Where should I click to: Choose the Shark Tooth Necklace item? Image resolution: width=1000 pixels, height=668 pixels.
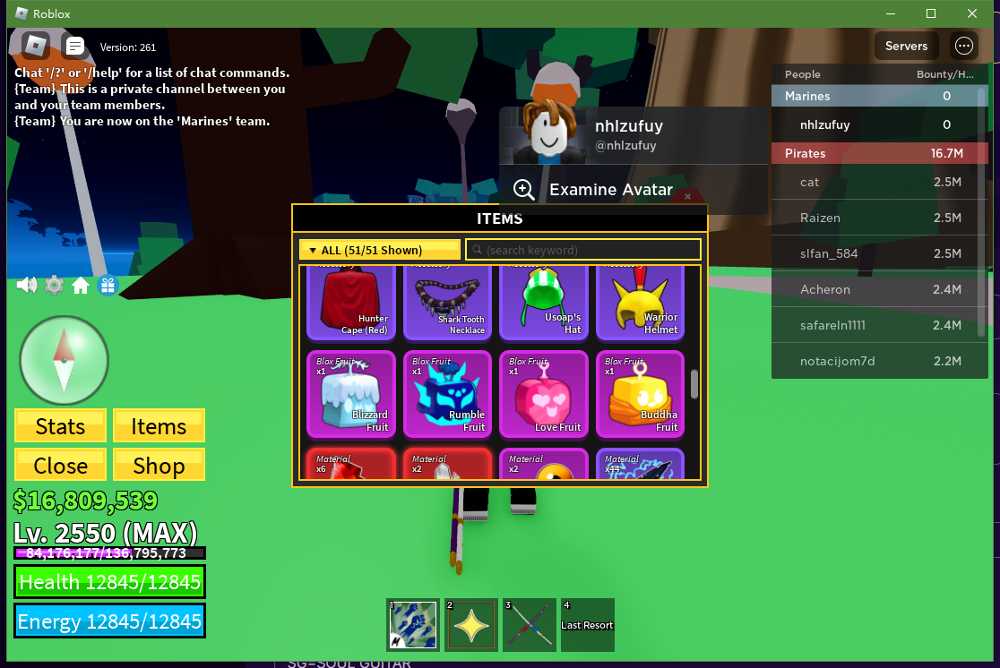click(447, 303)
